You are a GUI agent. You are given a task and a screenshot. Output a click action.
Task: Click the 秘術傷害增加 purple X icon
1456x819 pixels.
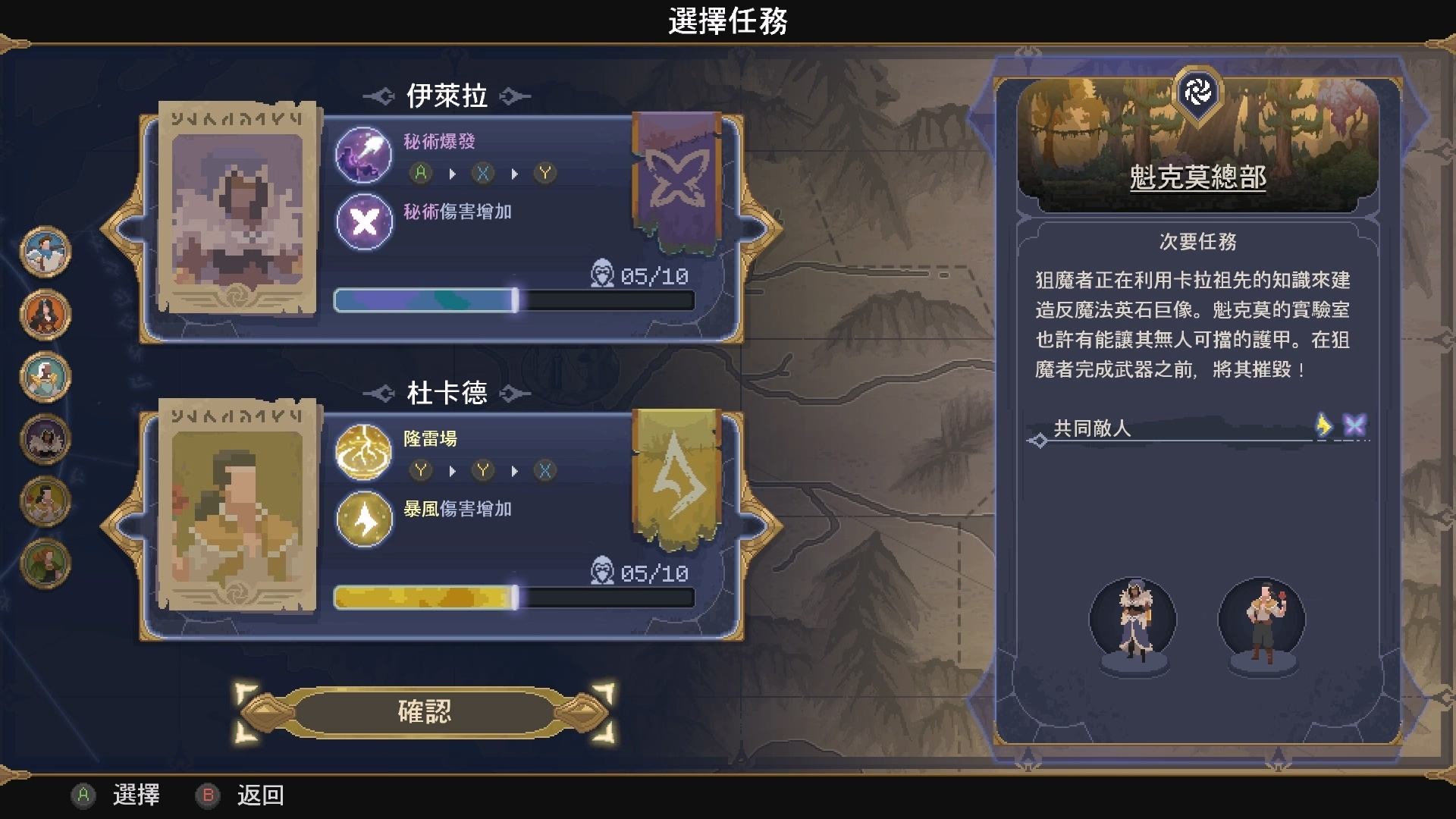(x=363, y=221)
